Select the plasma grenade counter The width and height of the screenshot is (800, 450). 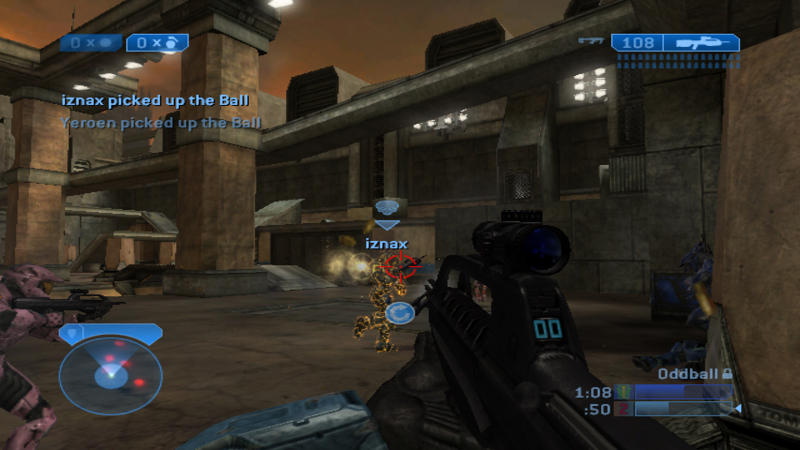pos(92,42)
